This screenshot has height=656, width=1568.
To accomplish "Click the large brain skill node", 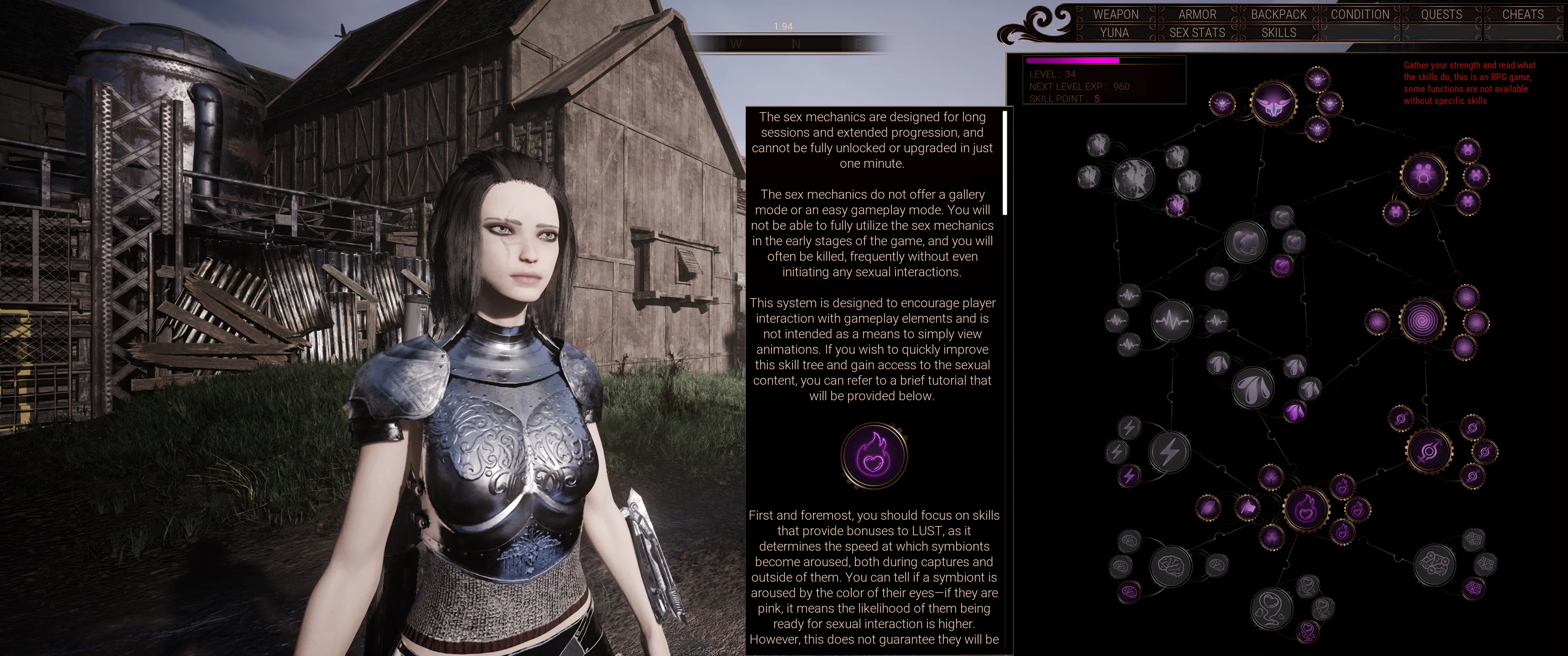I will point(1170,566).
